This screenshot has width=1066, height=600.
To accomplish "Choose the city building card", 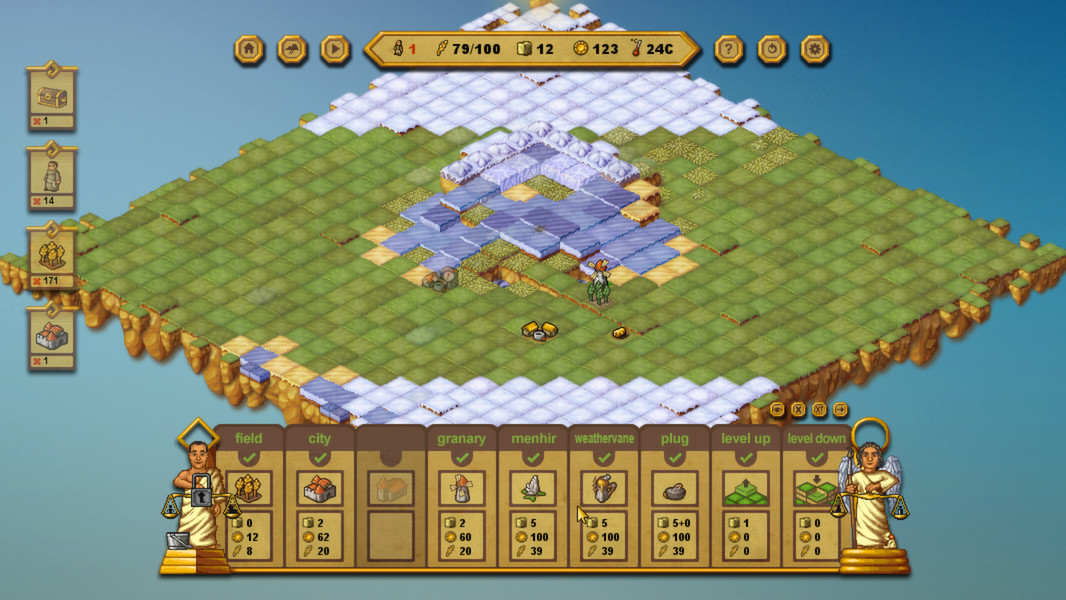I will [320, 488].
